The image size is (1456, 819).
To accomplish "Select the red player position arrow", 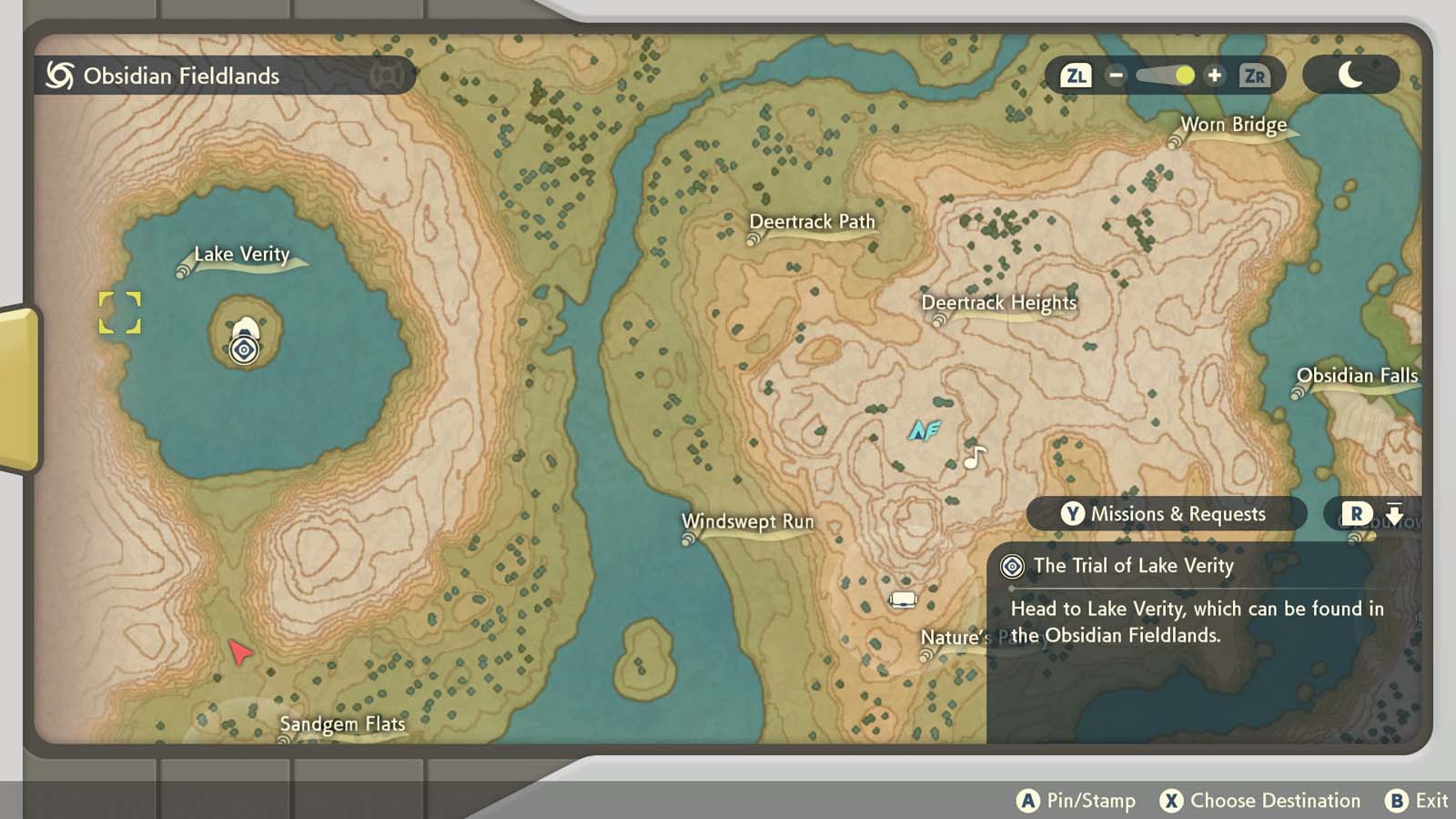I will pos(239,653).
